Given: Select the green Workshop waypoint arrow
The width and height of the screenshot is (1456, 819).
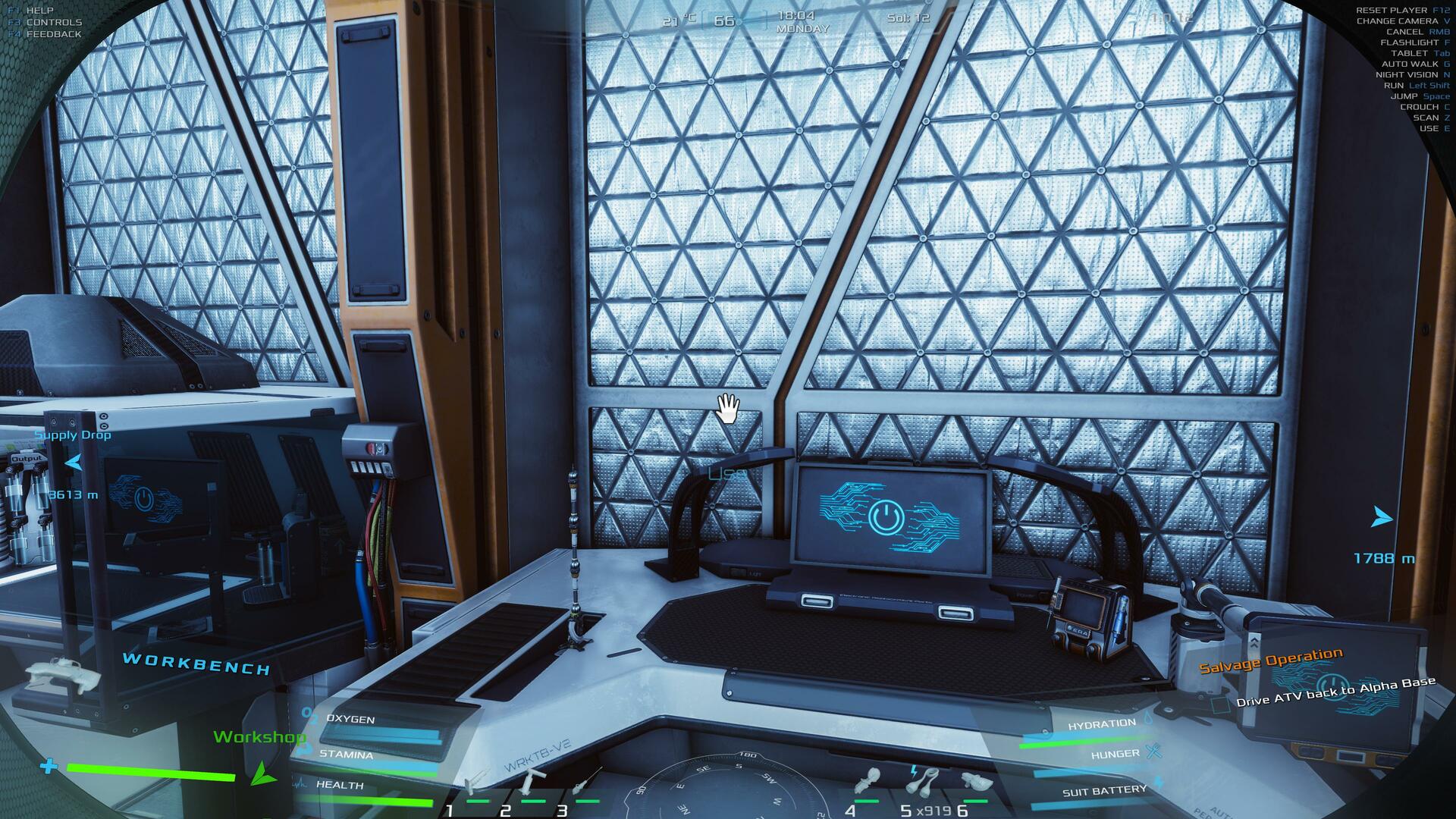Looking at the screenshot, I should 262,773.
